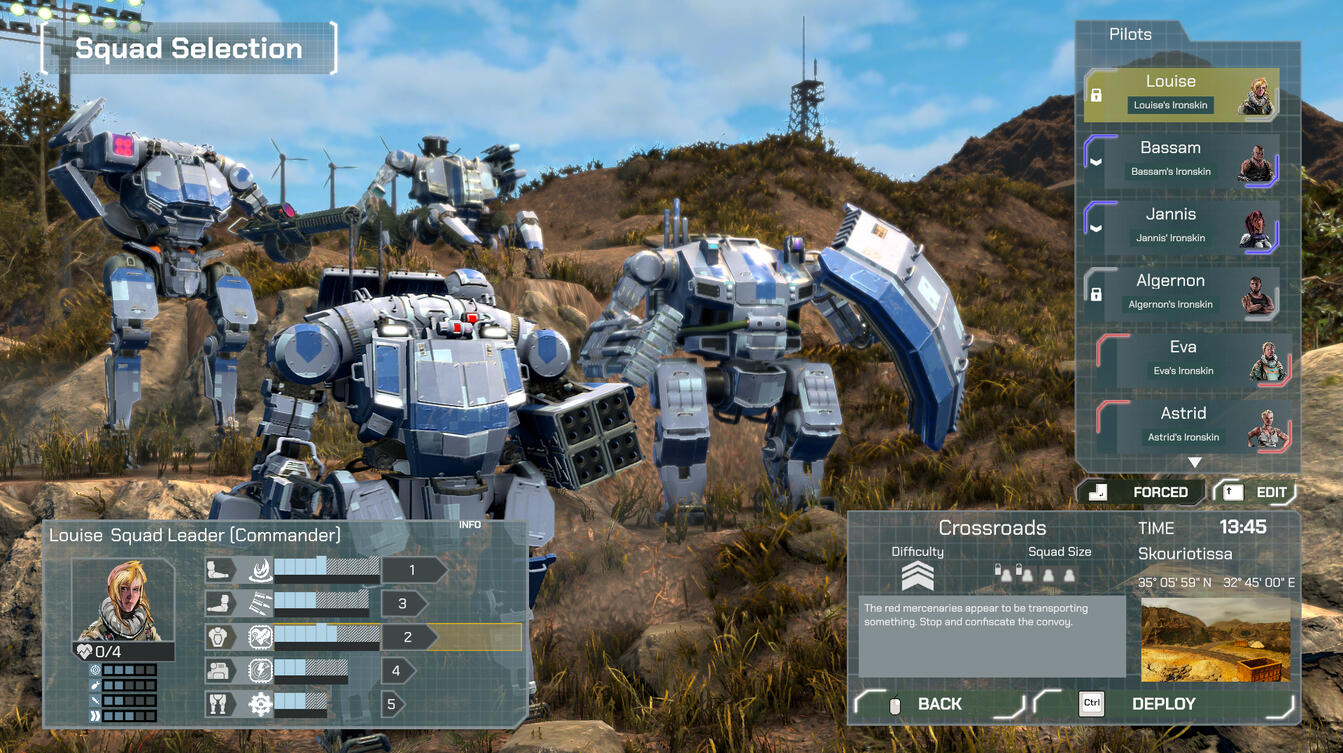Show more pilots with the down arrow
The height and width of the screenshot is (753, 1343).
1194,462
